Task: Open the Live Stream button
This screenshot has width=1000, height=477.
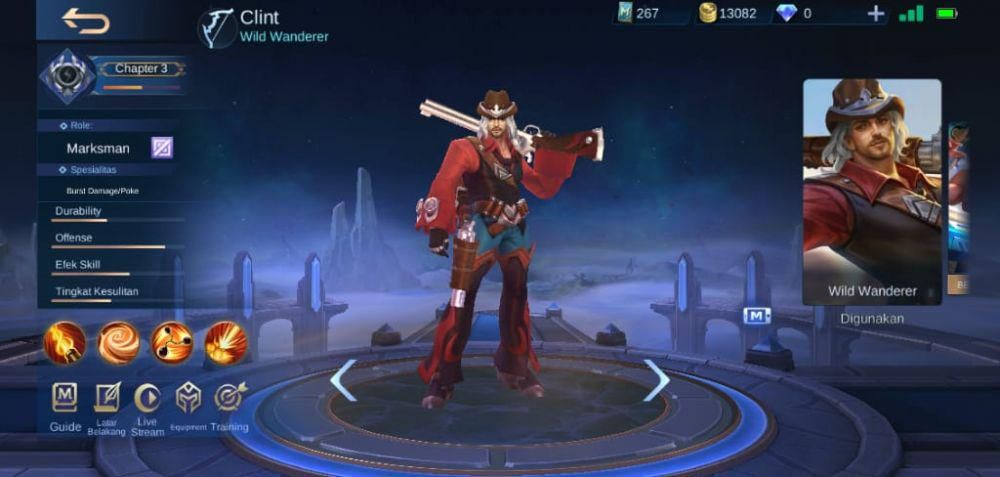Action: click(x=147, y=398)
